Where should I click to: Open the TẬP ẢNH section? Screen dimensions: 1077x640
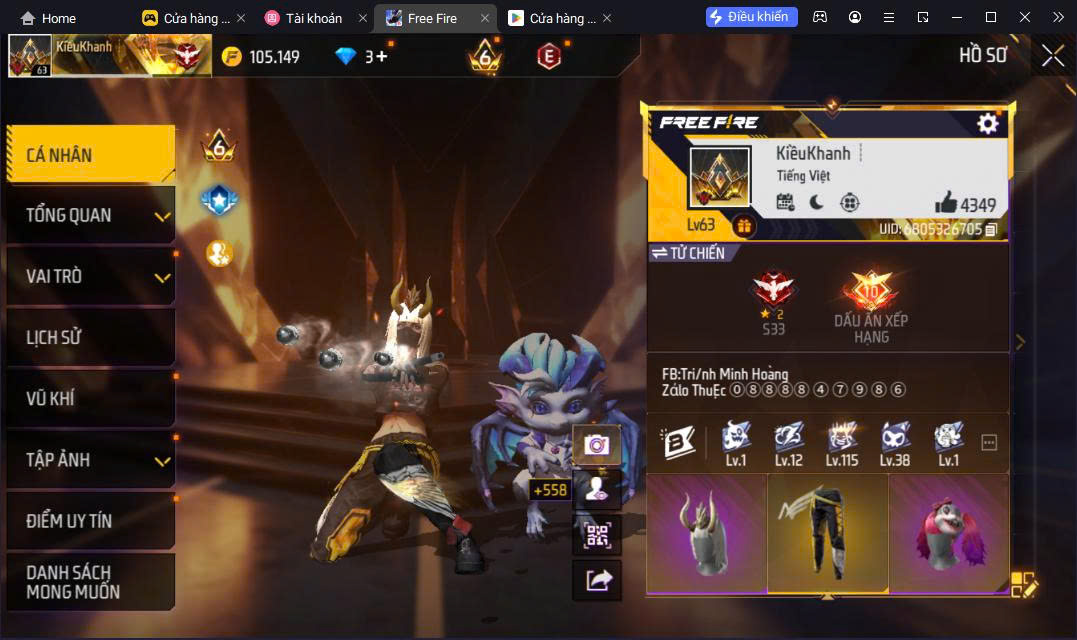(x=90, y=459)
